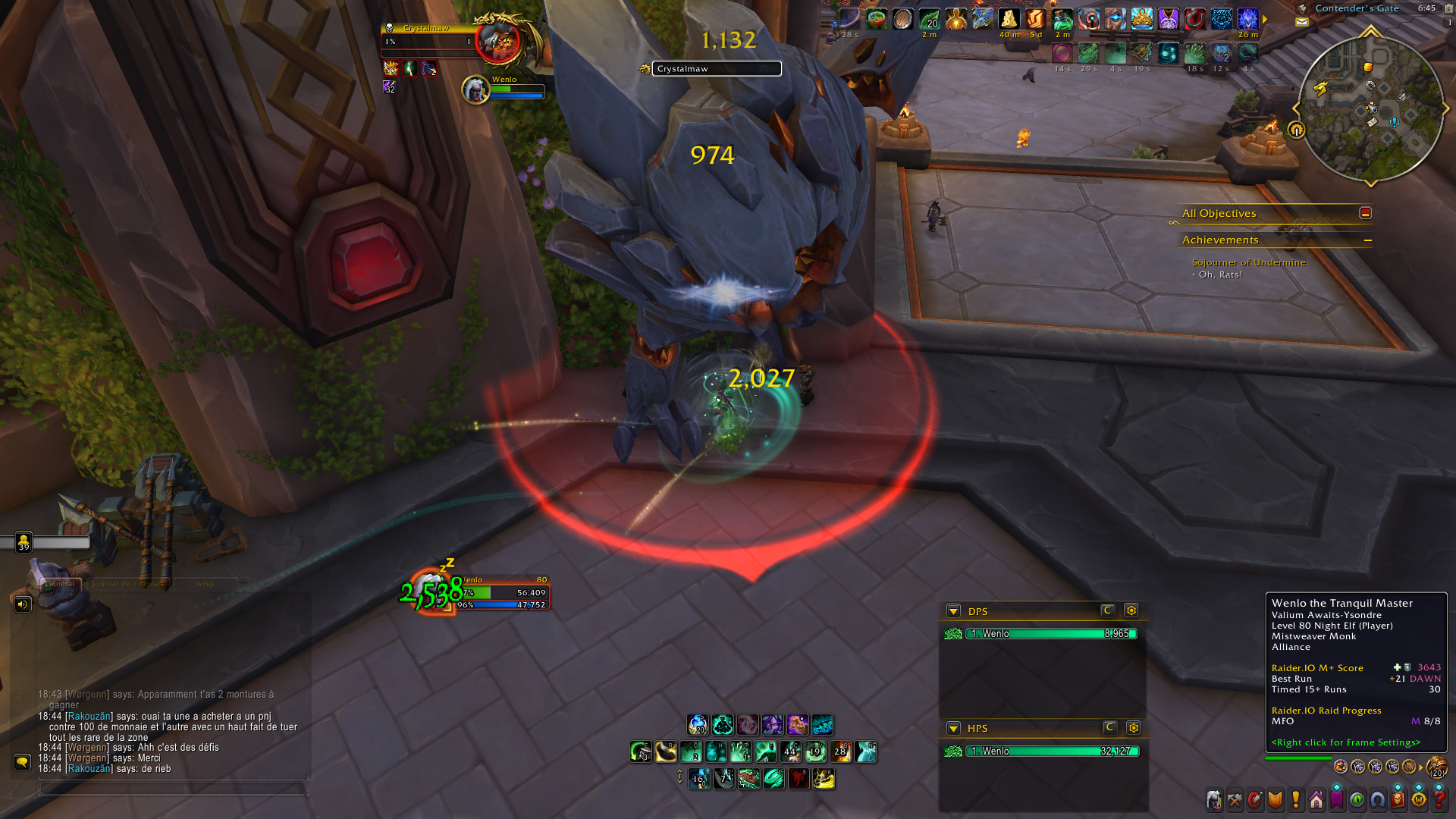Activate the meditating monk ability
The image size is (1456, 819).
click(x=723, y=725)
